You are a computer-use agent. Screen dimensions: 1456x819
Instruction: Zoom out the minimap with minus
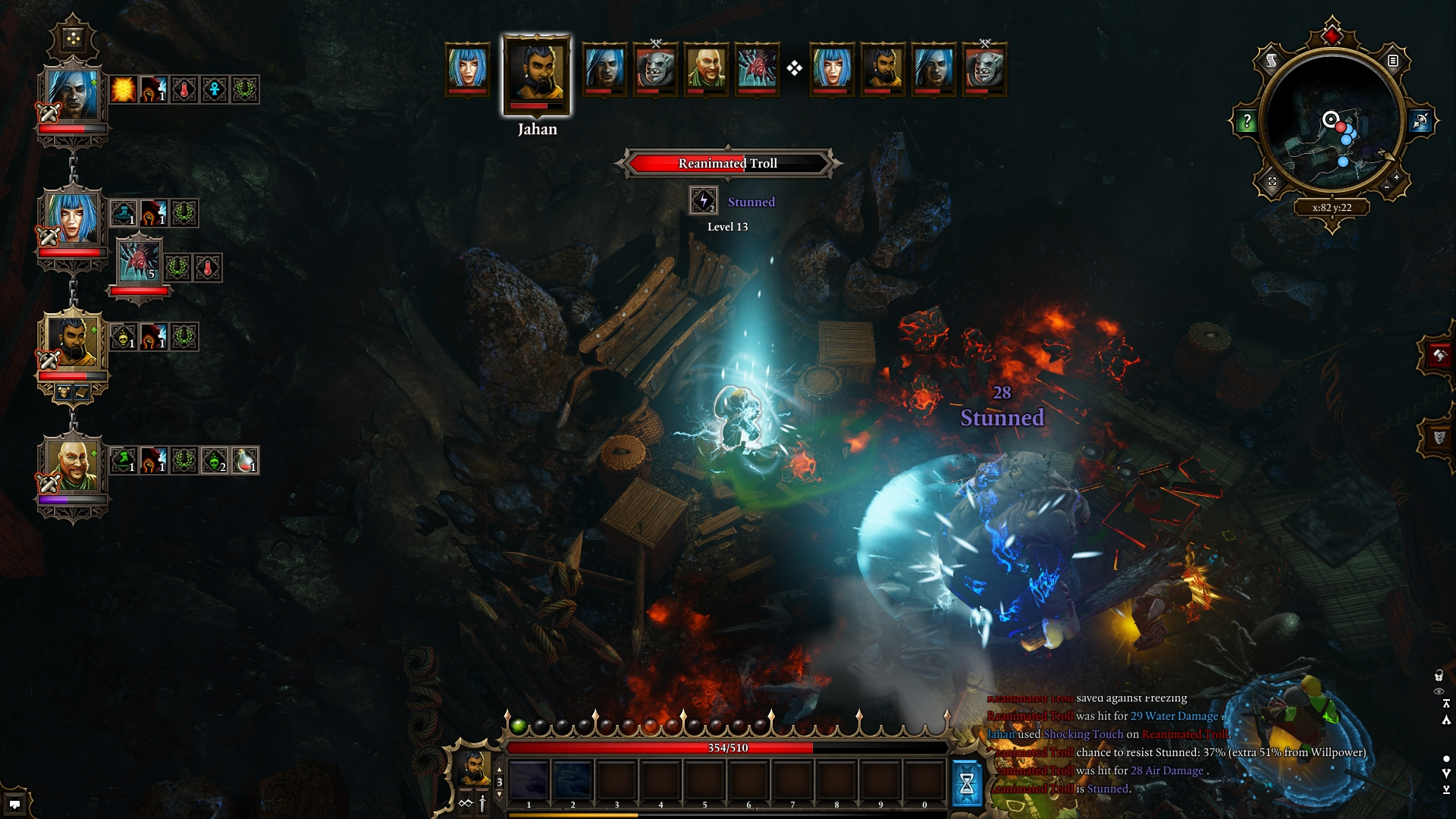tap(1387, 187)
